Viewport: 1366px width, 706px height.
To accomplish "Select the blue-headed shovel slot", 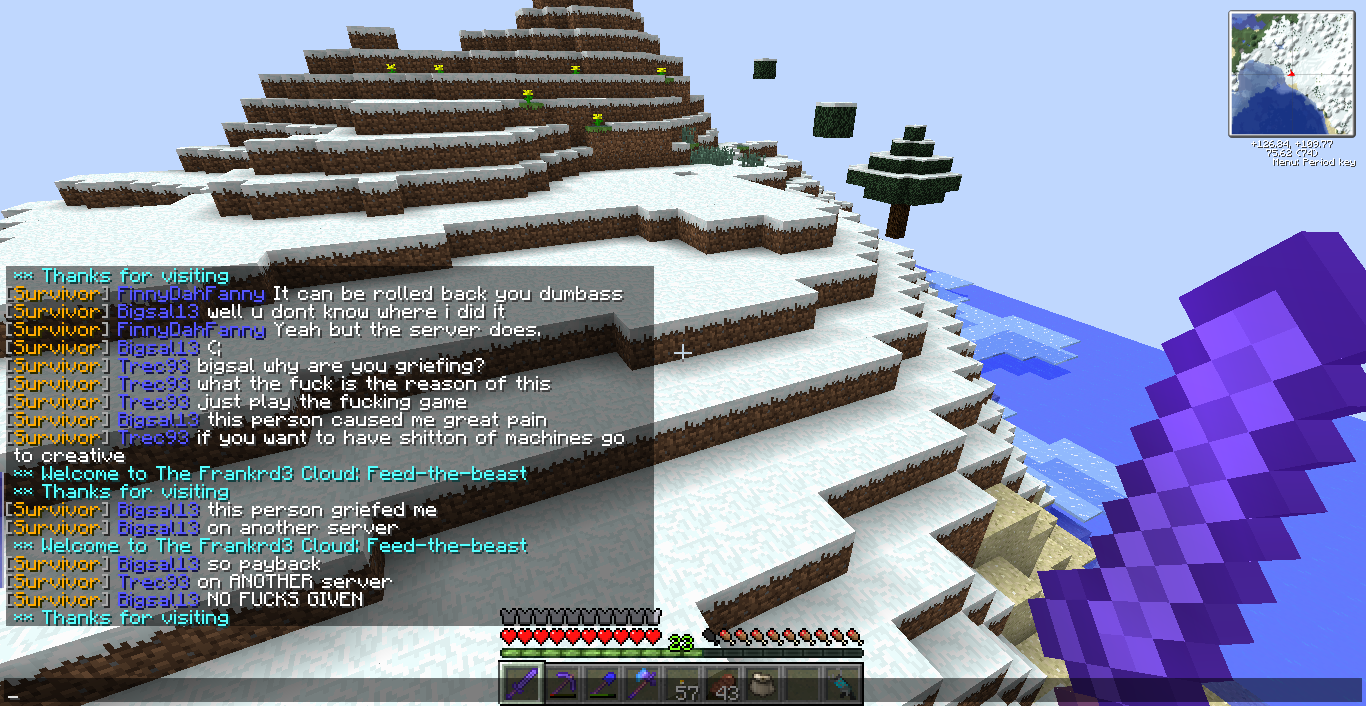I will (602, 685).
